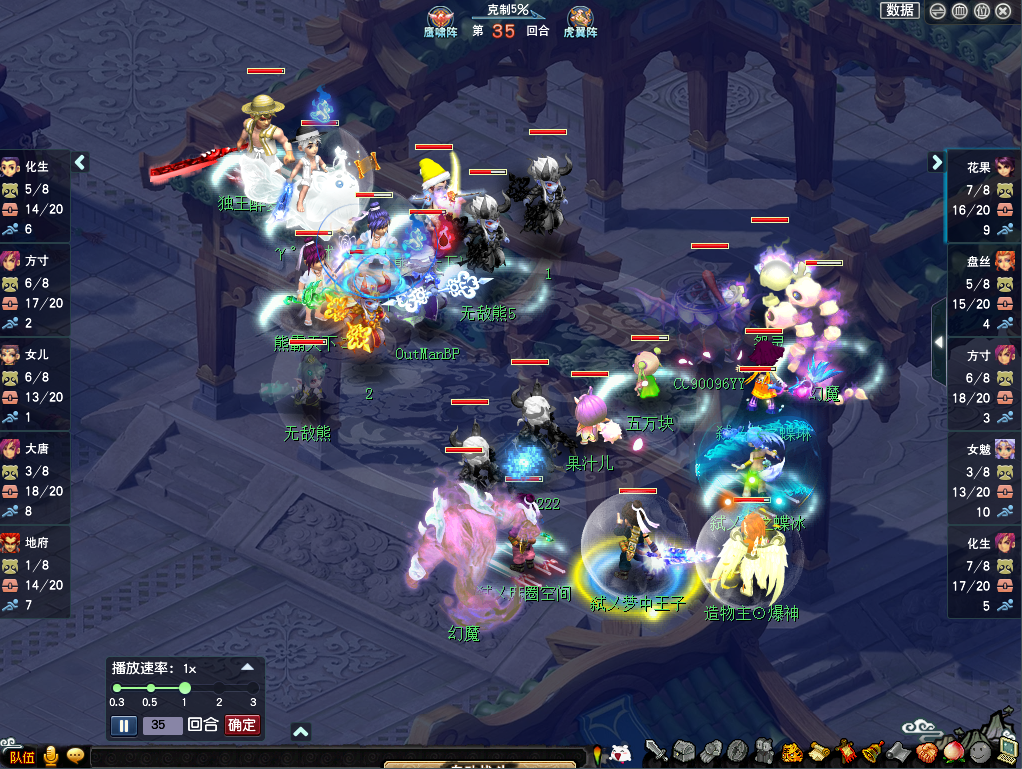
Task: Open the speech bubble chat icon
Action: (x=75, y=756)
